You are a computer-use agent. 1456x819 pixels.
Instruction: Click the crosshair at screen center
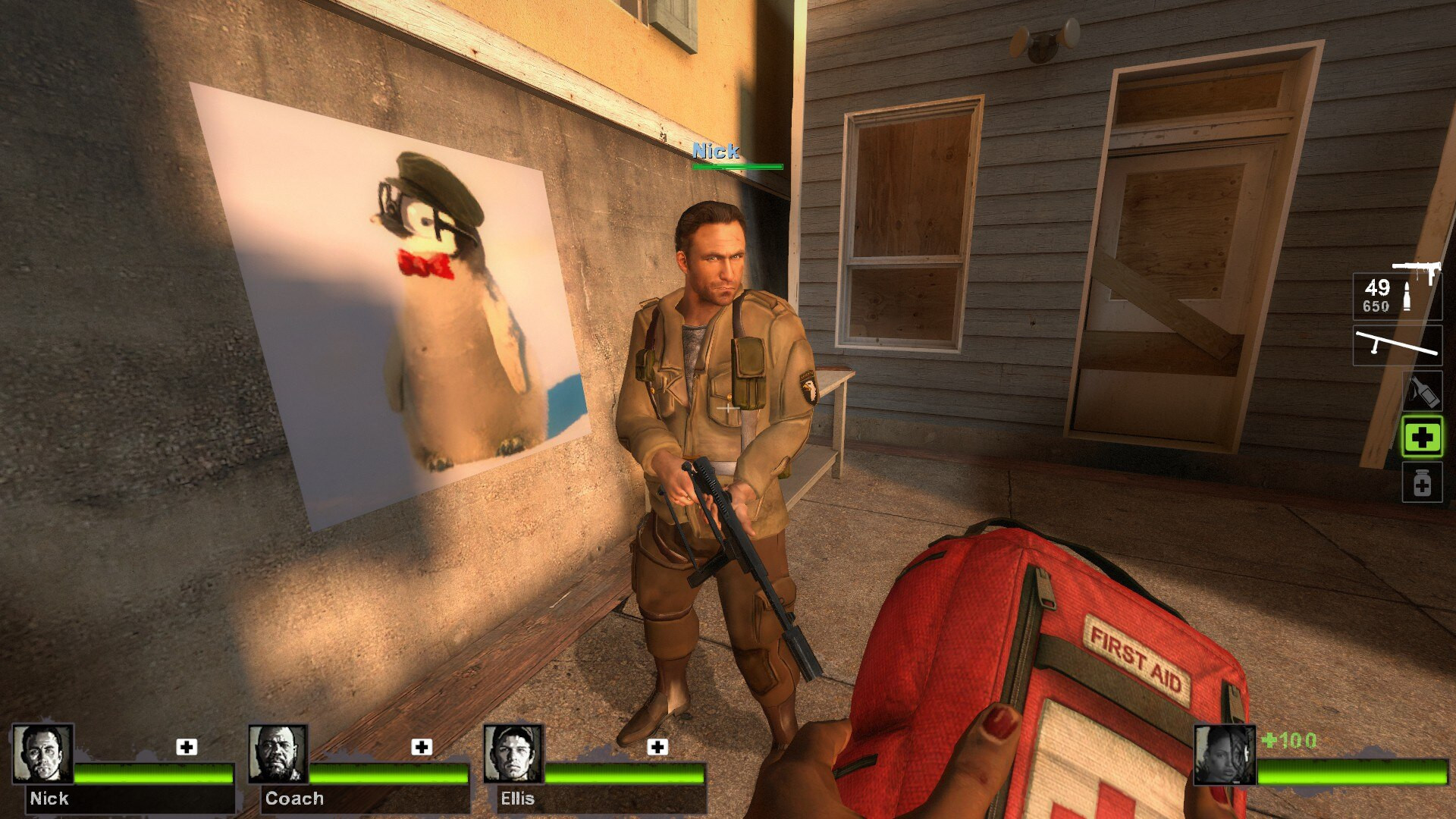(726, 408)
